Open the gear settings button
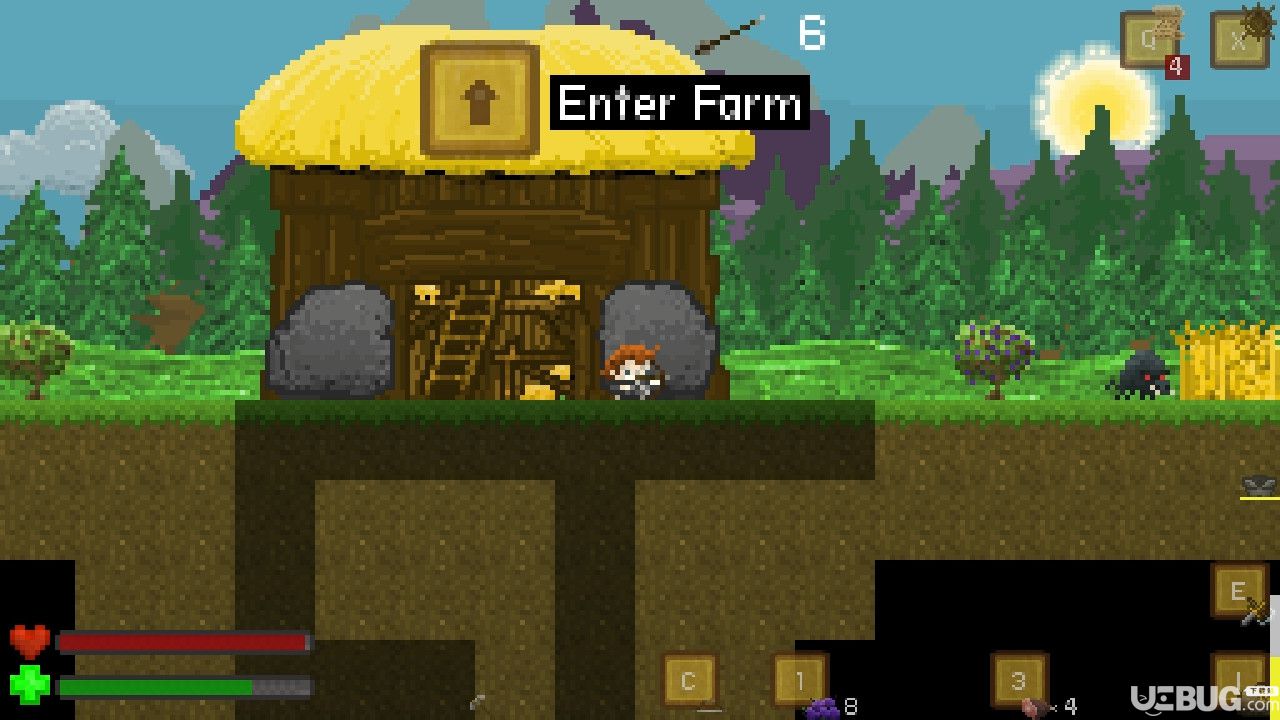Viewport: 1280px width, 720px height. (1240, 40)
